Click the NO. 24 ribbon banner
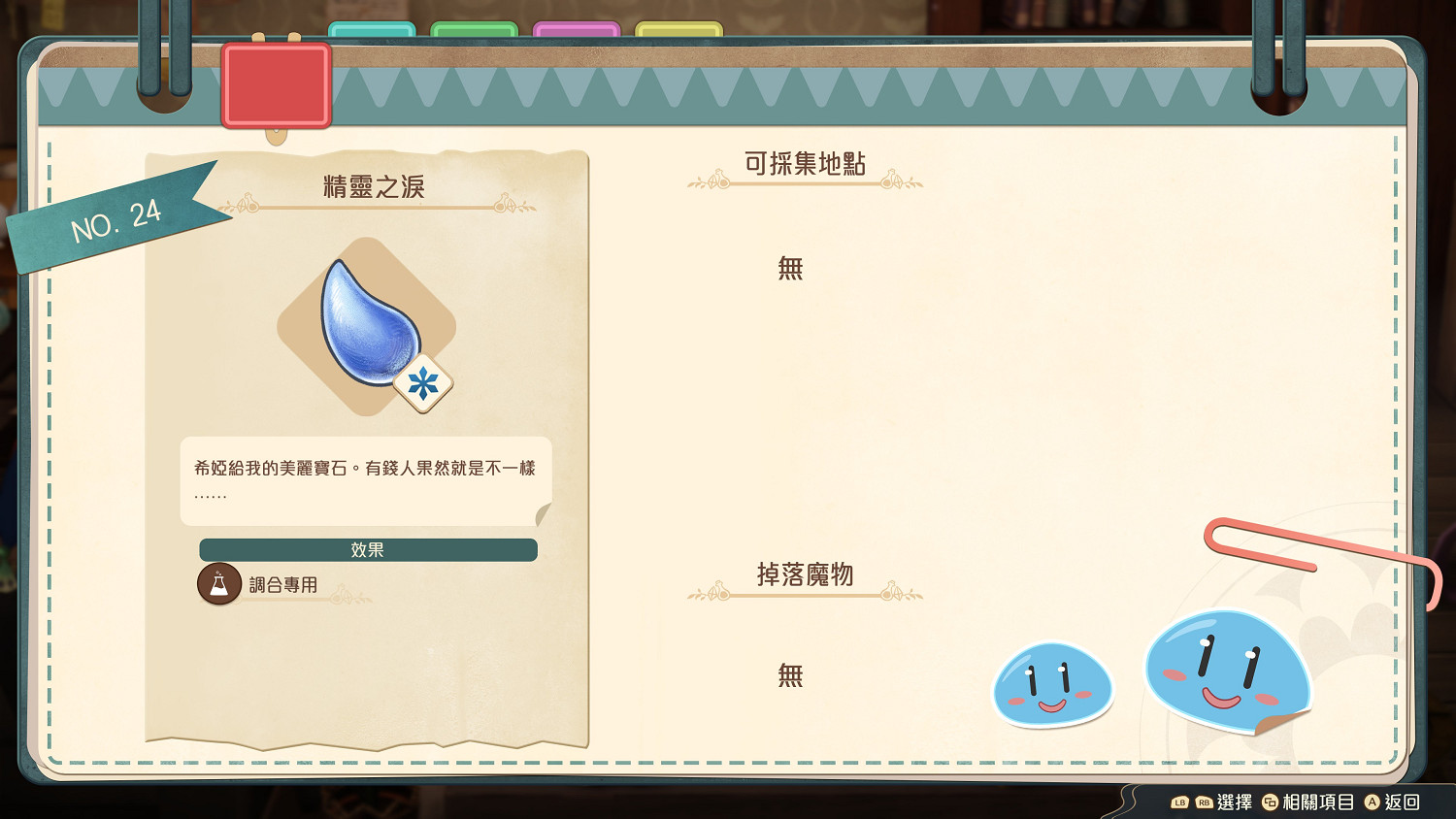The height and width of the screenshot is (819, 1456). pyautogui.click(x=116, y=223)
